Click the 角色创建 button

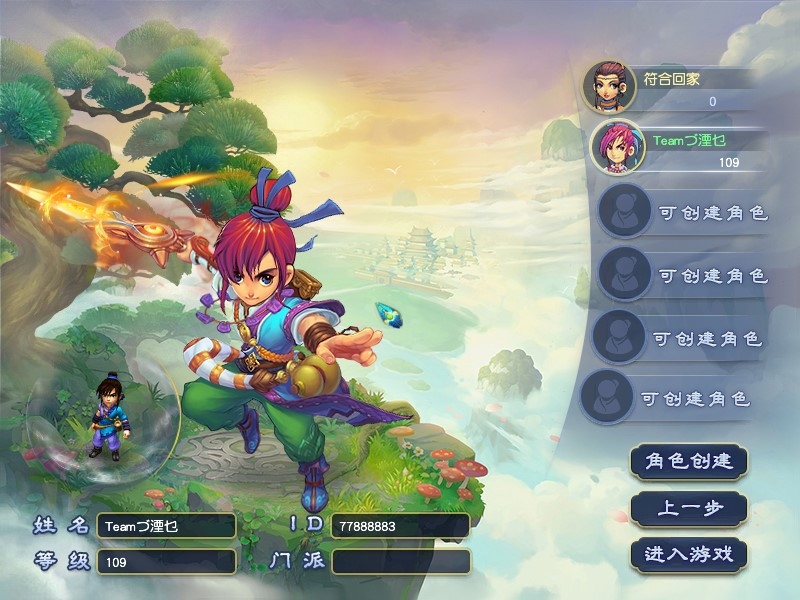pos(689,461)
